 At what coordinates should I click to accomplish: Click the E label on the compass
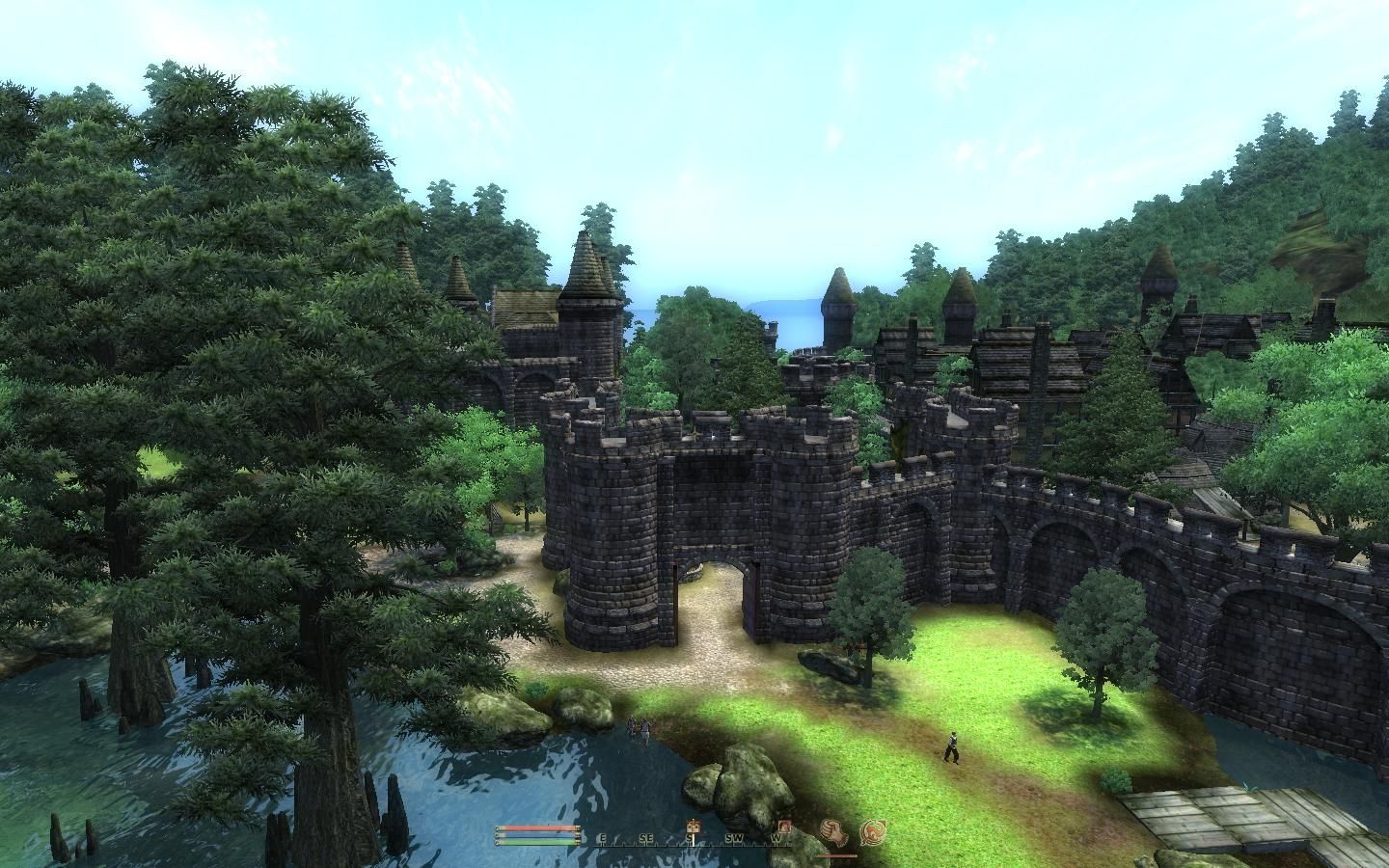tap(604, 837)
